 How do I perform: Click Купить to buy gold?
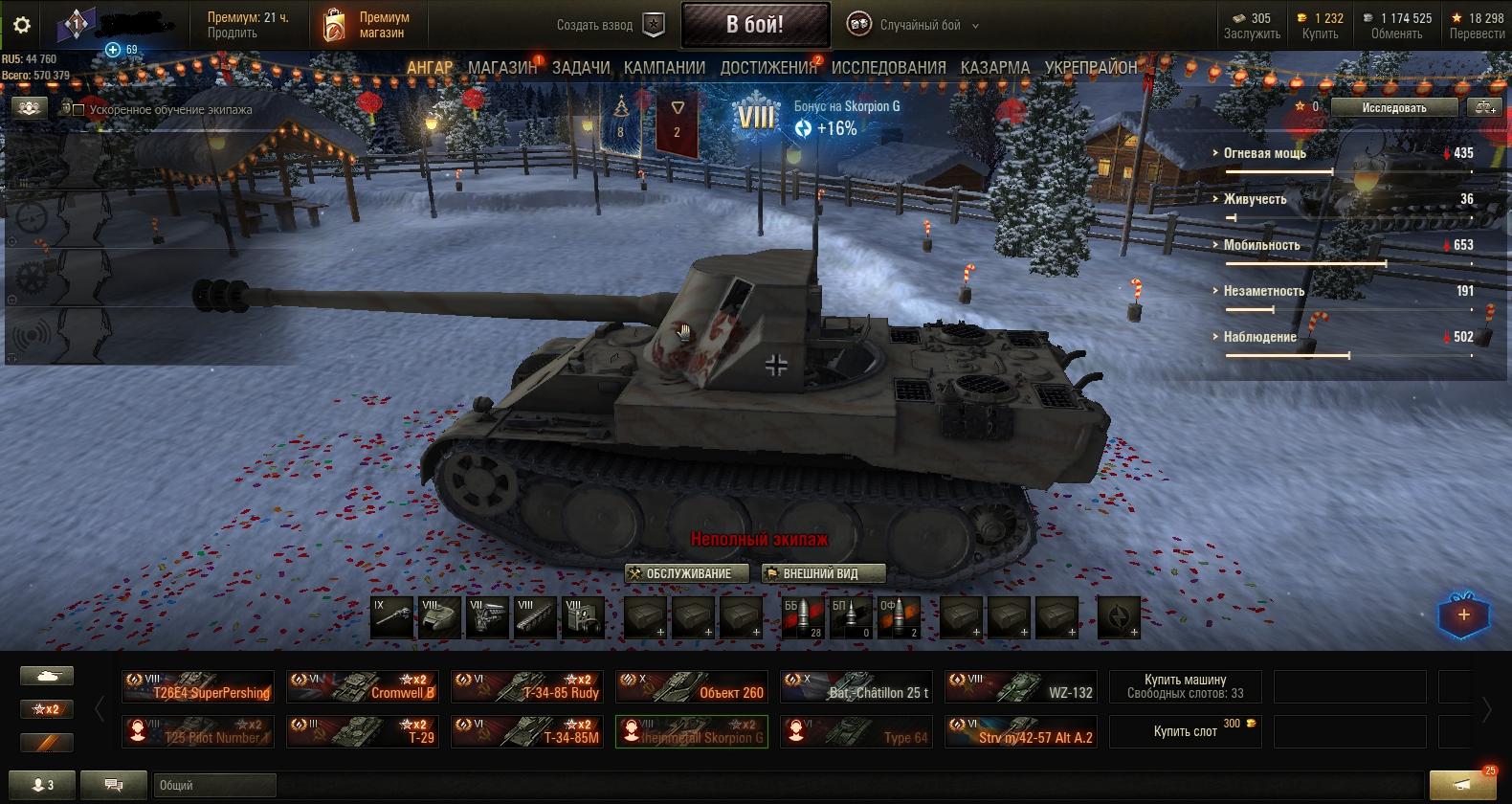tap(1320, 33)
